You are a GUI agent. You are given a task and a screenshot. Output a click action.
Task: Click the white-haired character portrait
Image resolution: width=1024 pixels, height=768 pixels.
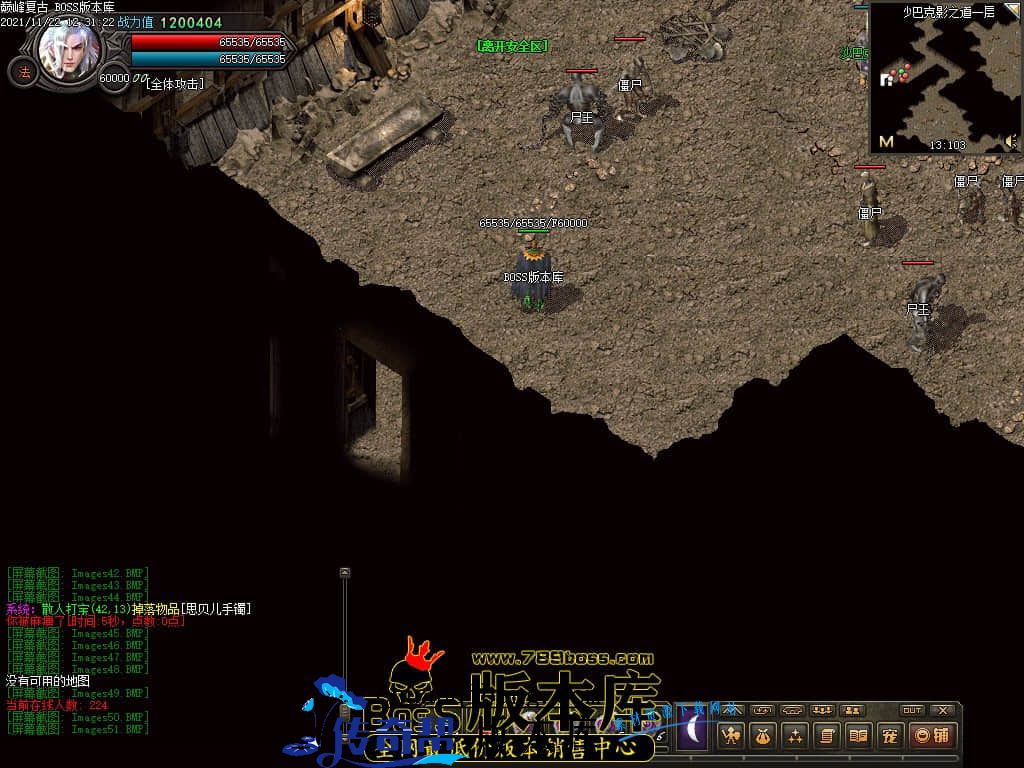70,52
